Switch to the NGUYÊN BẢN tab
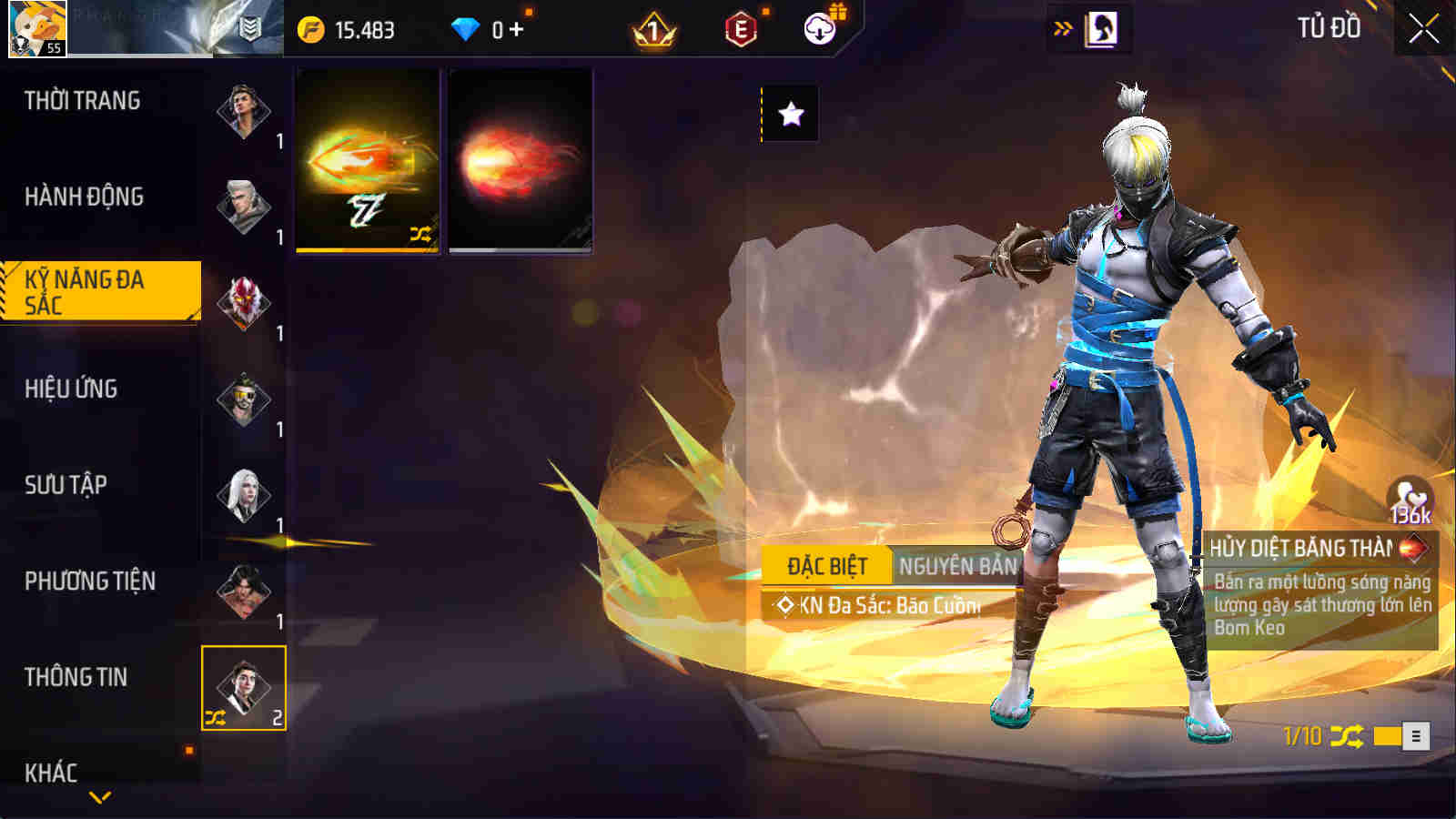 click(x=957, y=565)
